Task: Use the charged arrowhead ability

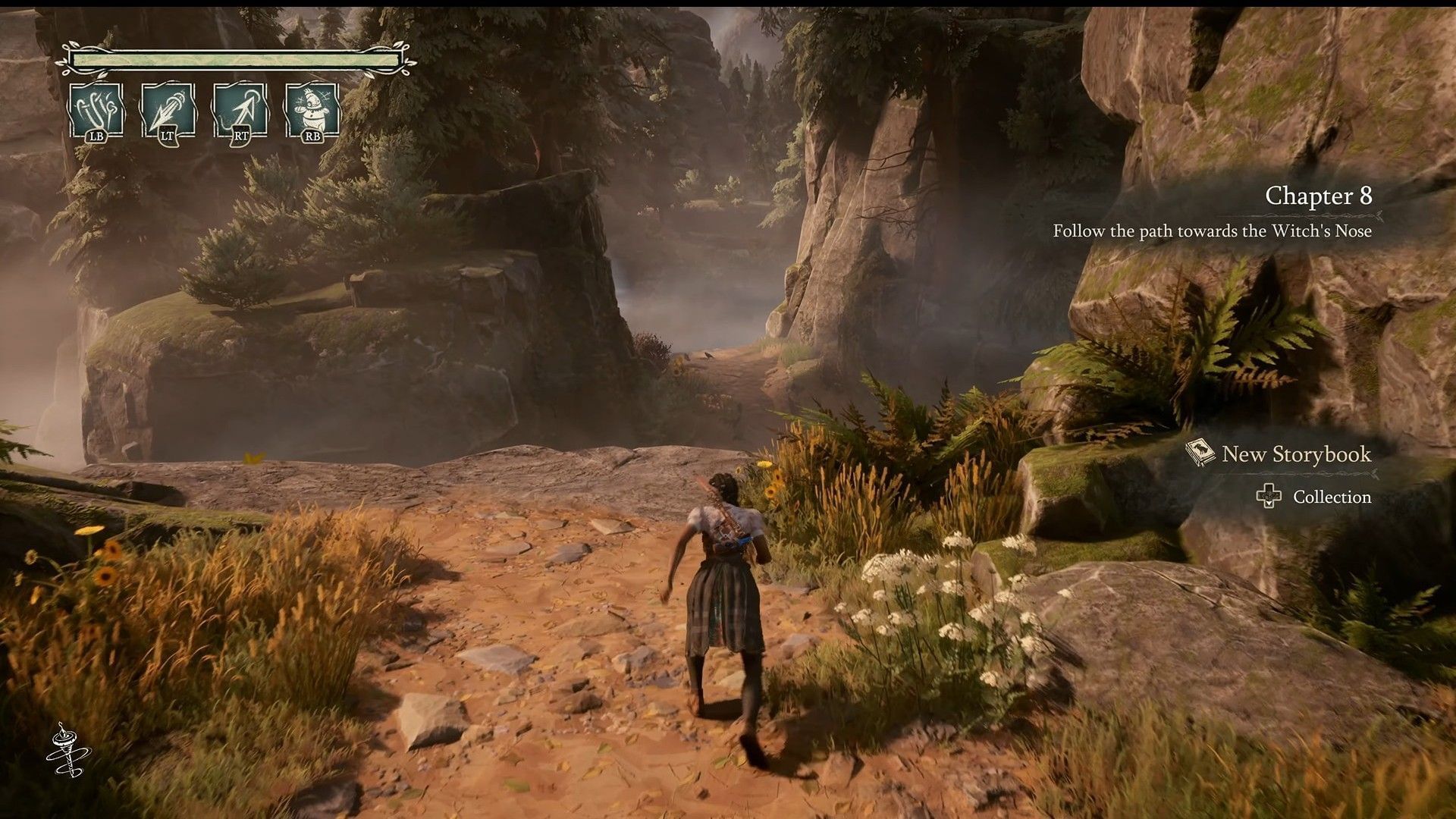Action: [168, 111]
